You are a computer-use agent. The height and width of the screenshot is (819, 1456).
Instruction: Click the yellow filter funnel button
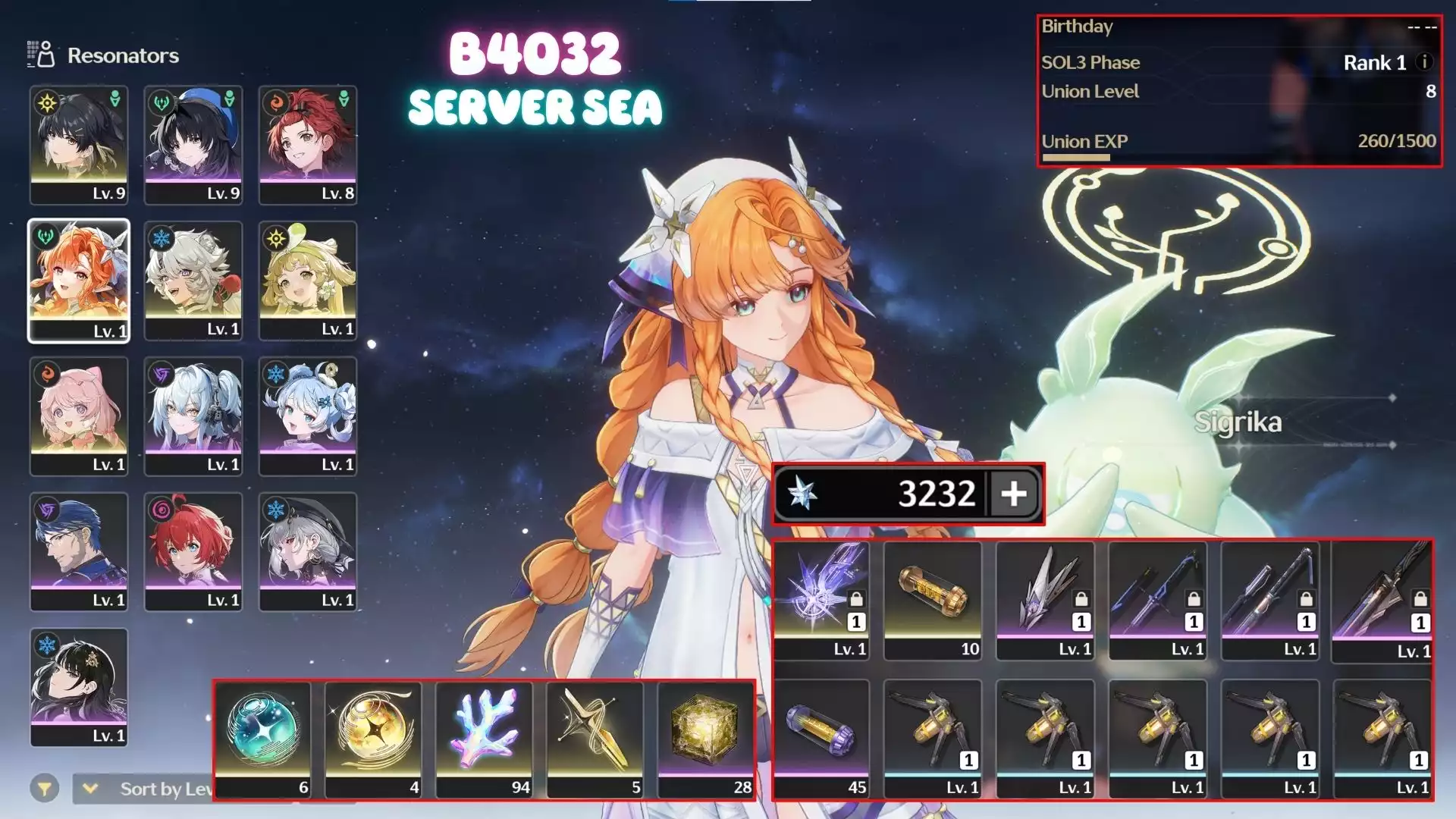pyautogui.click(x=45, y=789)
